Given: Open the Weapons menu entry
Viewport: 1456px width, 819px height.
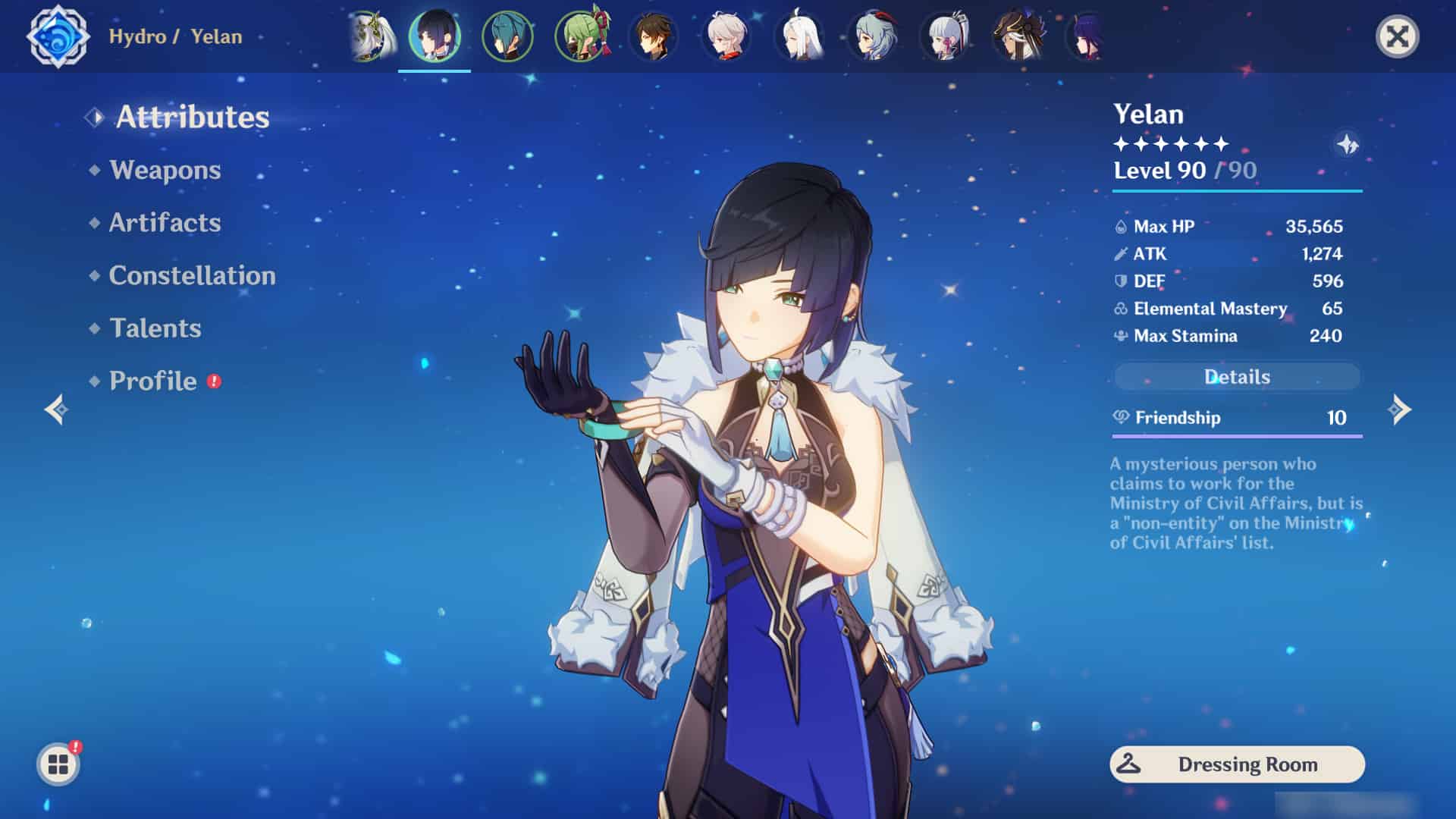Looking at the screenshot, I should pyautogui.click(x=165, y=170).
